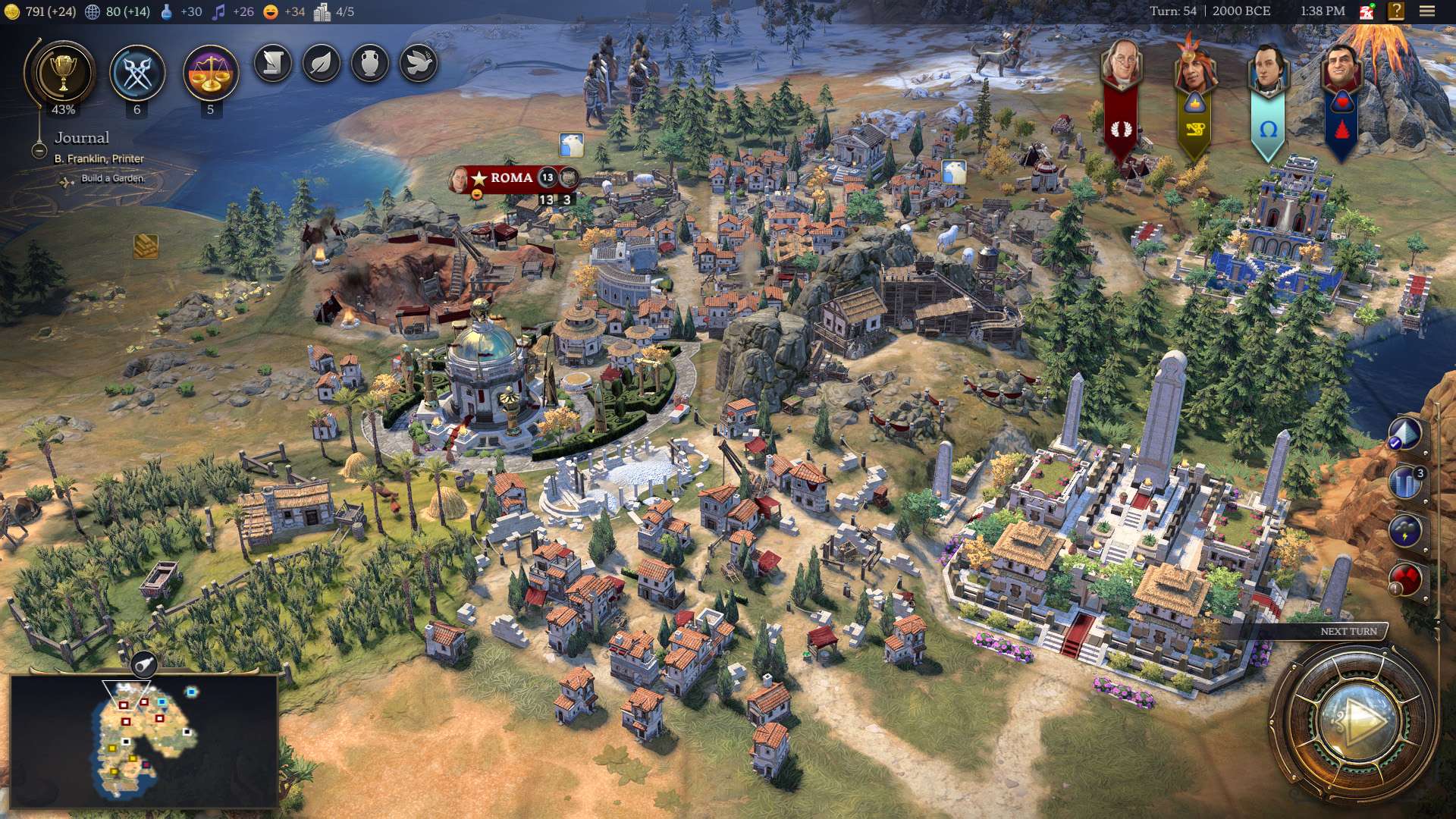
Task: Open the government golden scales icon
Action: pyautogui.click(x=210, y=74)
